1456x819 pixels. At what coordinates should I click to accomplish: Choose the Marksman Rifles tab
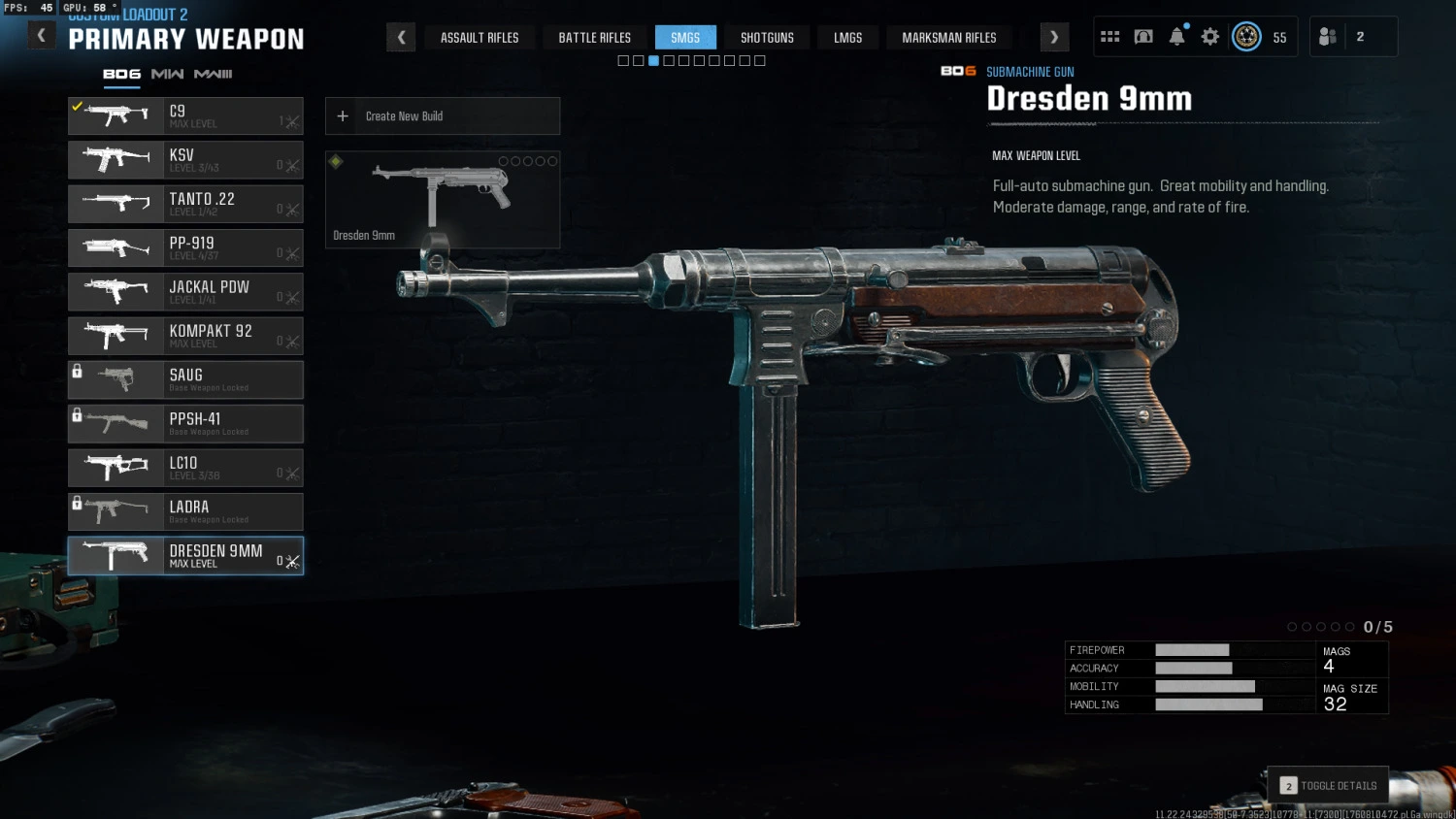tap(948, 38)
